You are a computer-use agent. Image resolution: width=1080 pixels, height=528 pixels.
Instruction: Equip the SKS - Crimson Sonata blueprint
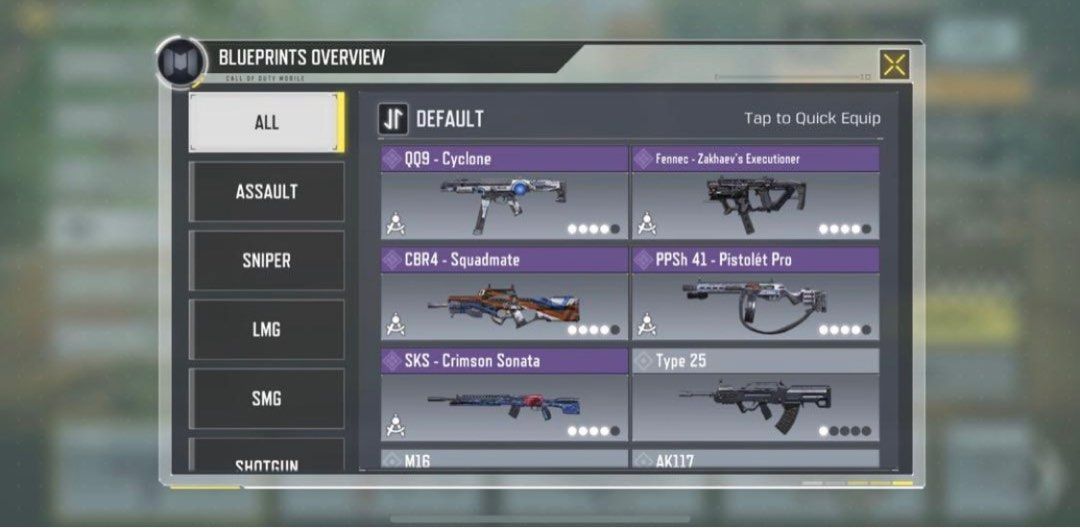pyautogui.click(x=504, y=396)
